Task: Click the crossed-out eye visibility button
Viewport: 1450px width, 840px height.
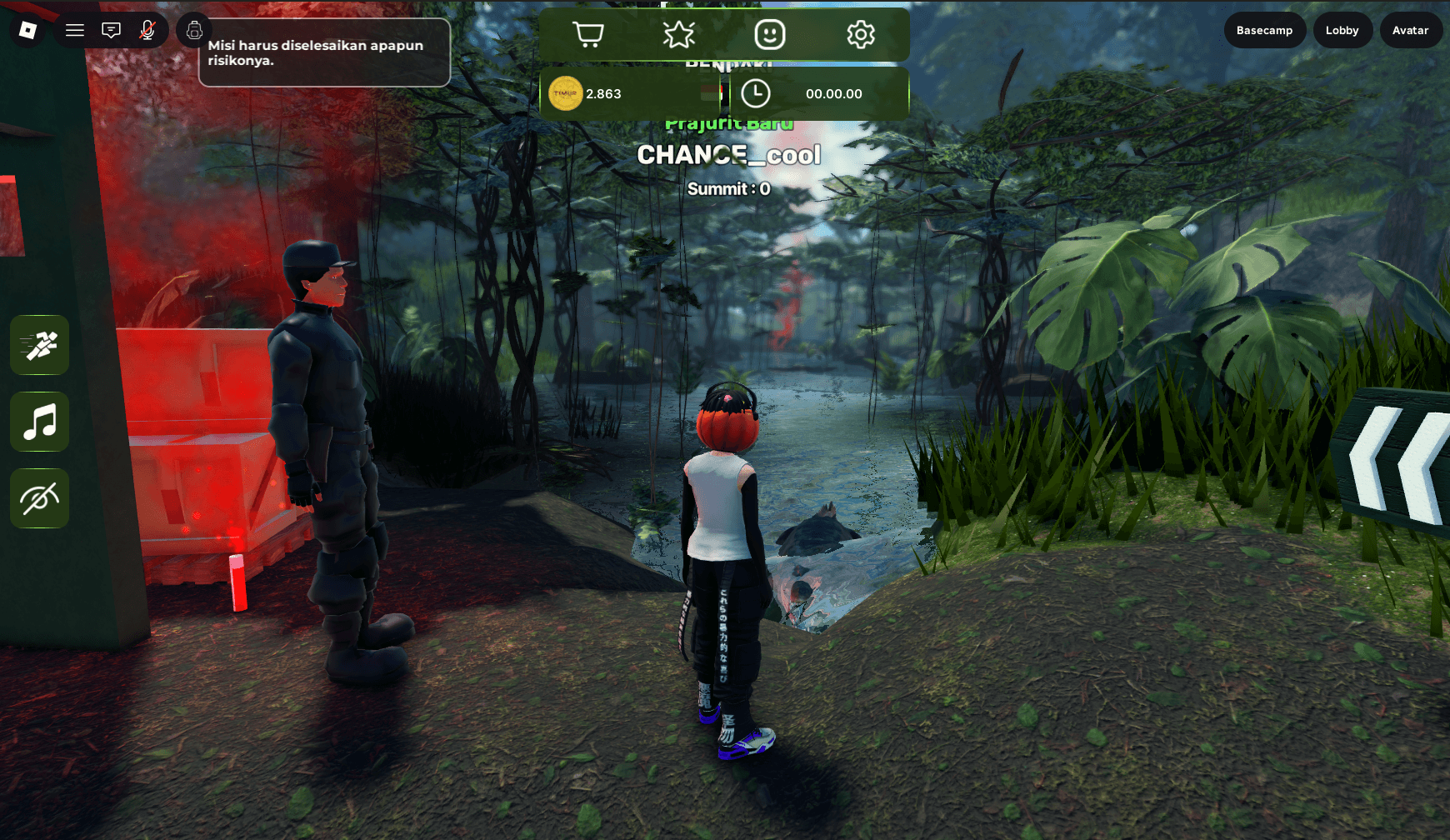Action: point(40,498)
